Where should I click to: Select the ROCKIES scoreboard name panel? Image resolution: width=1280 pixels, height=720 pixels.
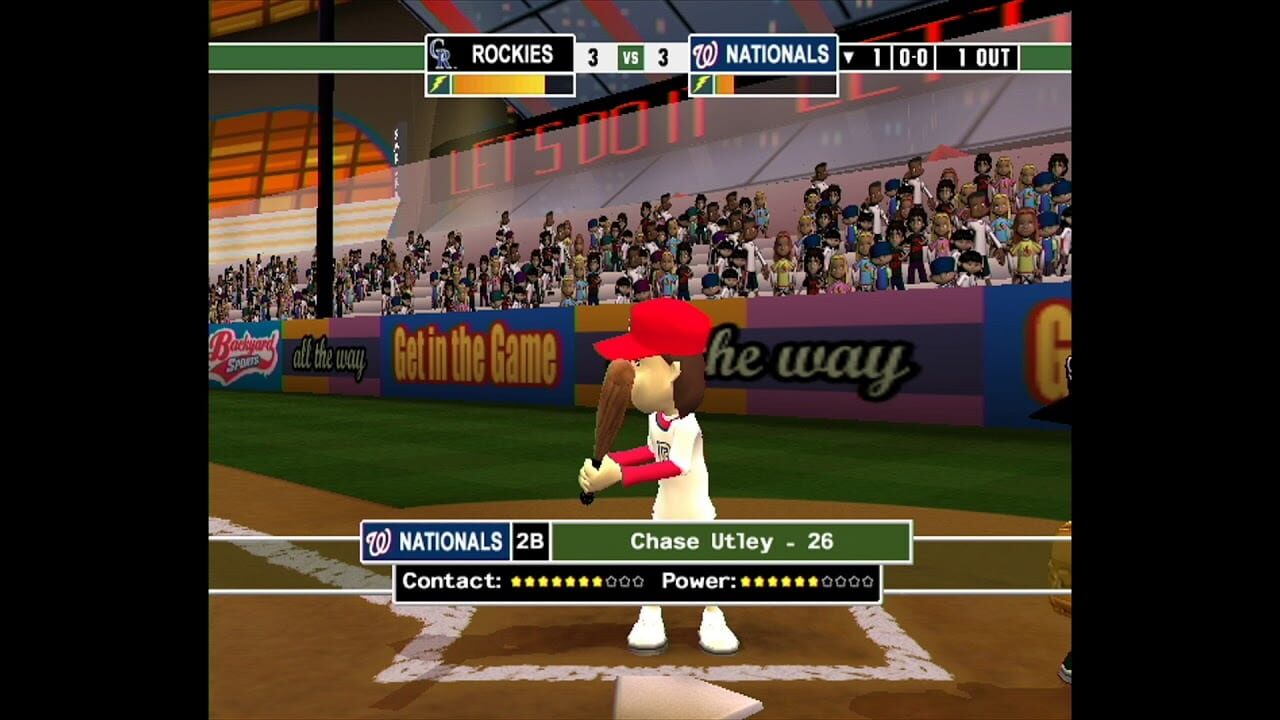pyautogui.click(x=513, y=53)
